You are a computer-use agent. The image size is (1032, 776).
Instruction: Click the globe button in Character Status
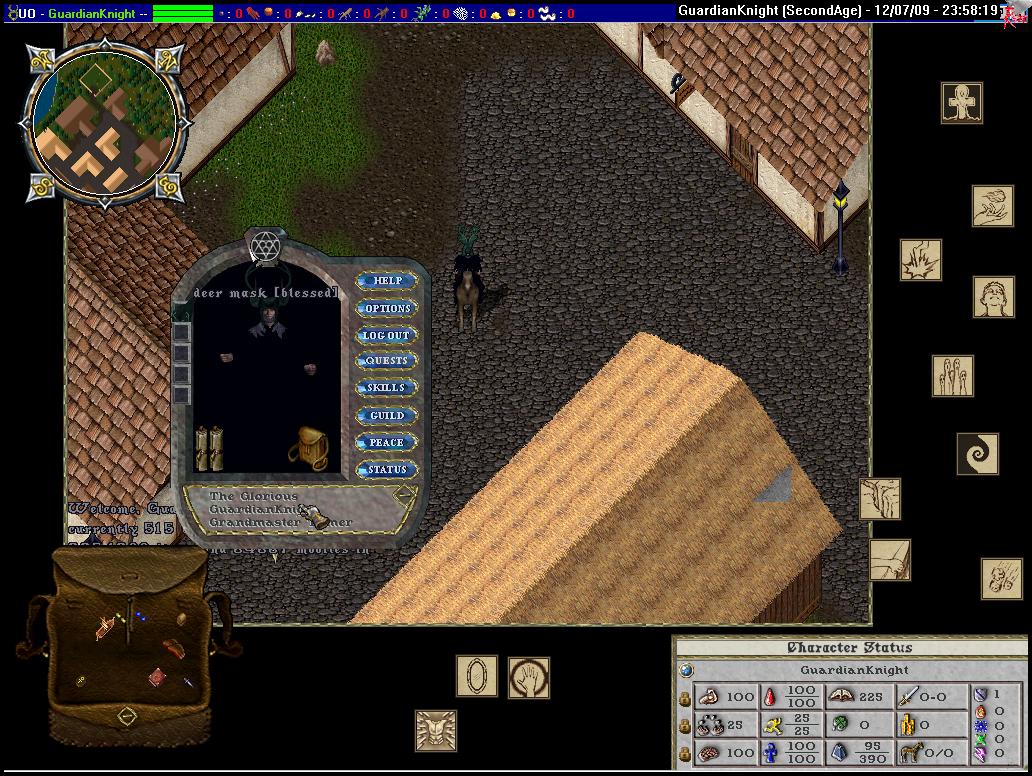[686, 670]
